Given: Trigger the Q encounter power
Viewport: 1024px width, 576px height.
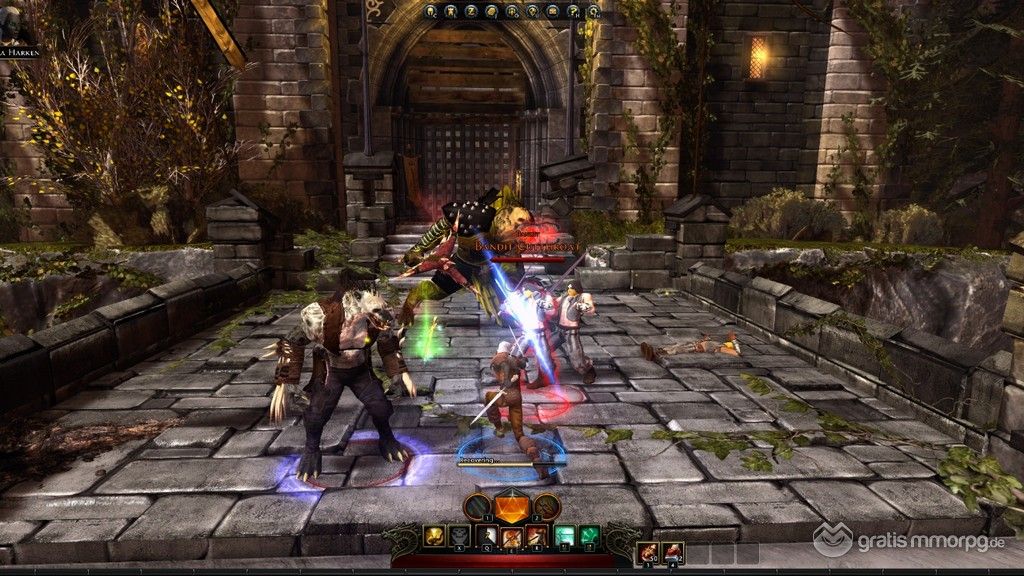Looking at the screenshot, I should 487,535.
